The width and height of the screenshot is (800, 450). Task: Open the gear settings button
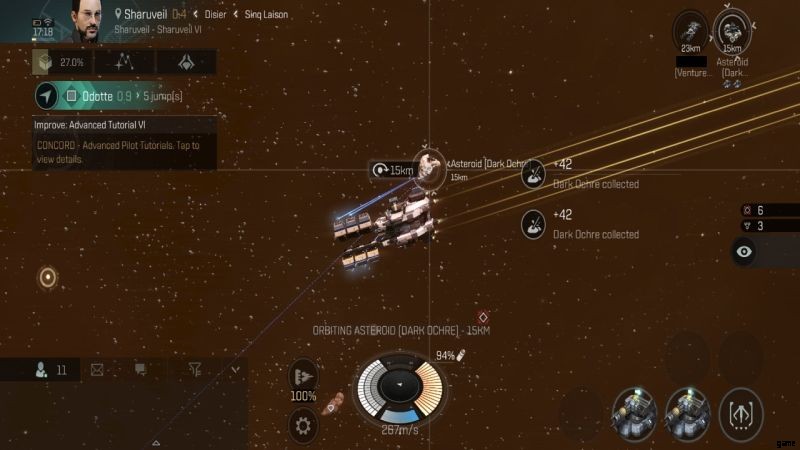click(x=304, y=426)
